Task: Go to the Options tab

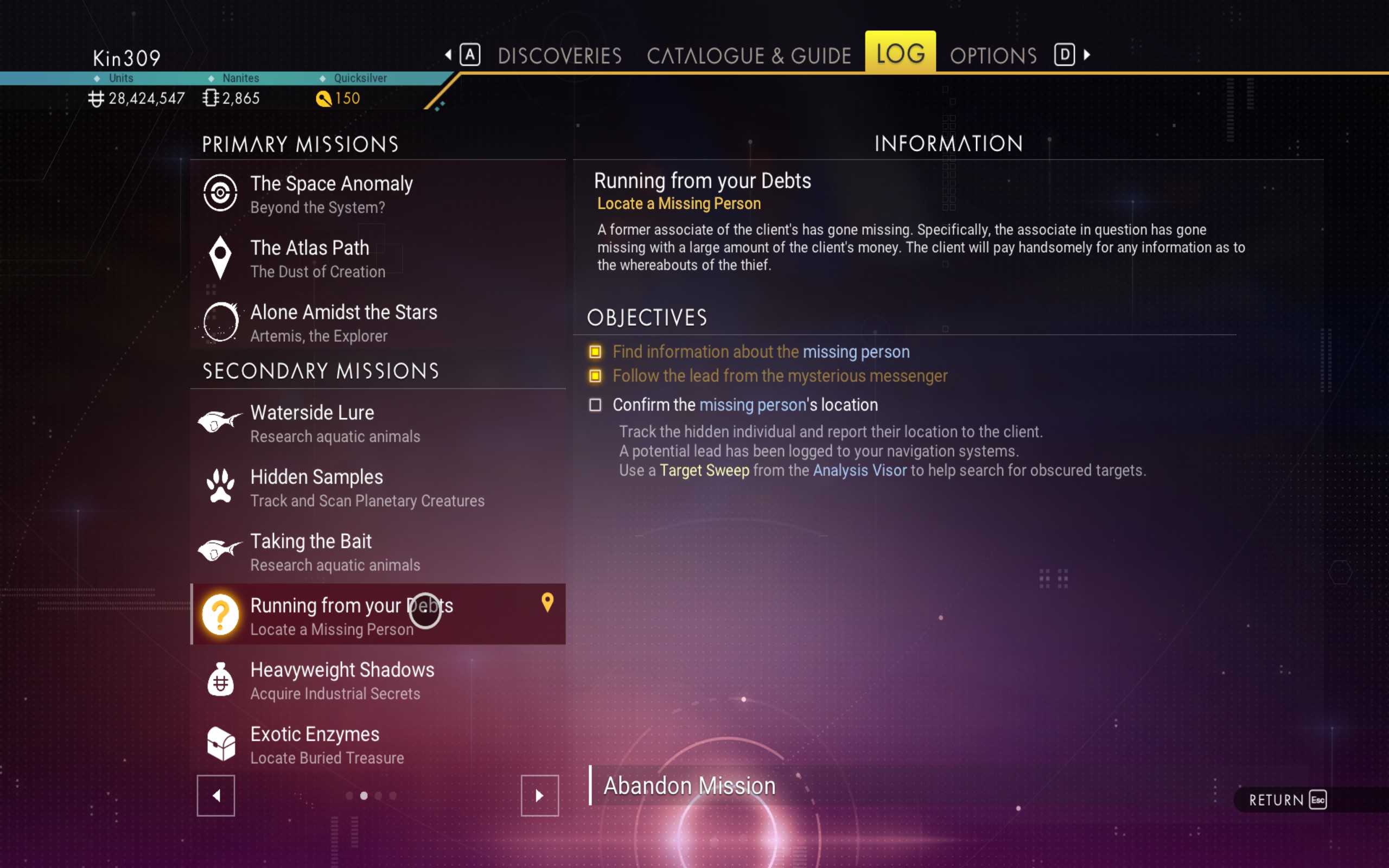Action: (993, 56)
